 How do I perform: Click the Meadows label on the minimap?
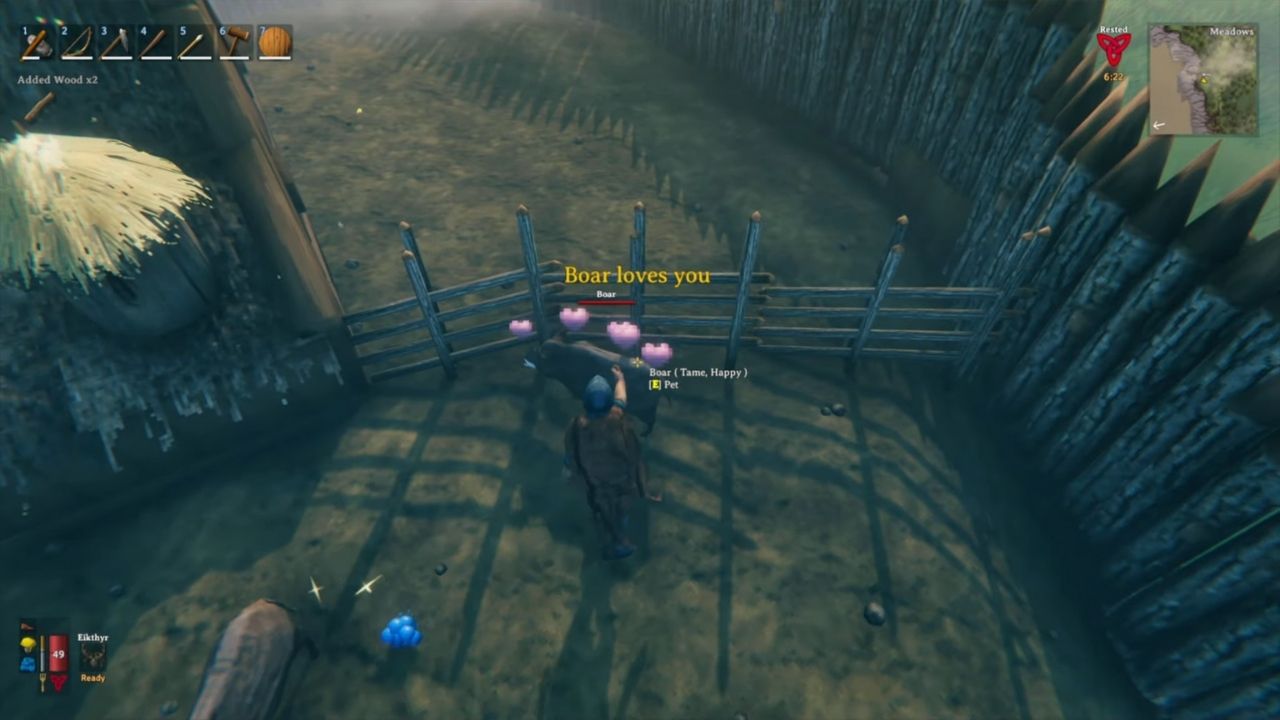coord(1232,31)
